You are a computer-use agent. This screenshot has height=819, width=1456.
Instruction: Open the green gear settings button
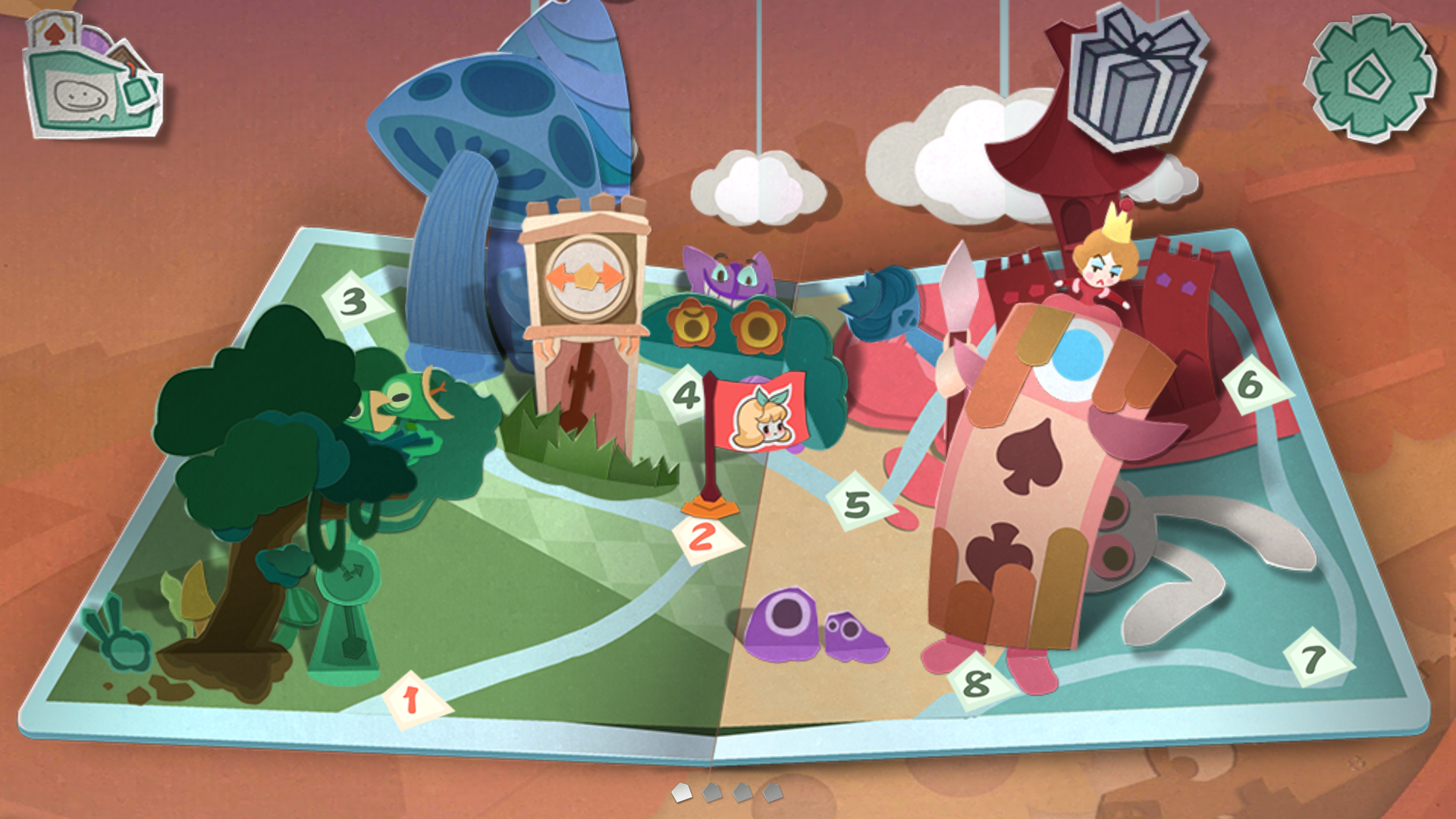pos(1371,78)
